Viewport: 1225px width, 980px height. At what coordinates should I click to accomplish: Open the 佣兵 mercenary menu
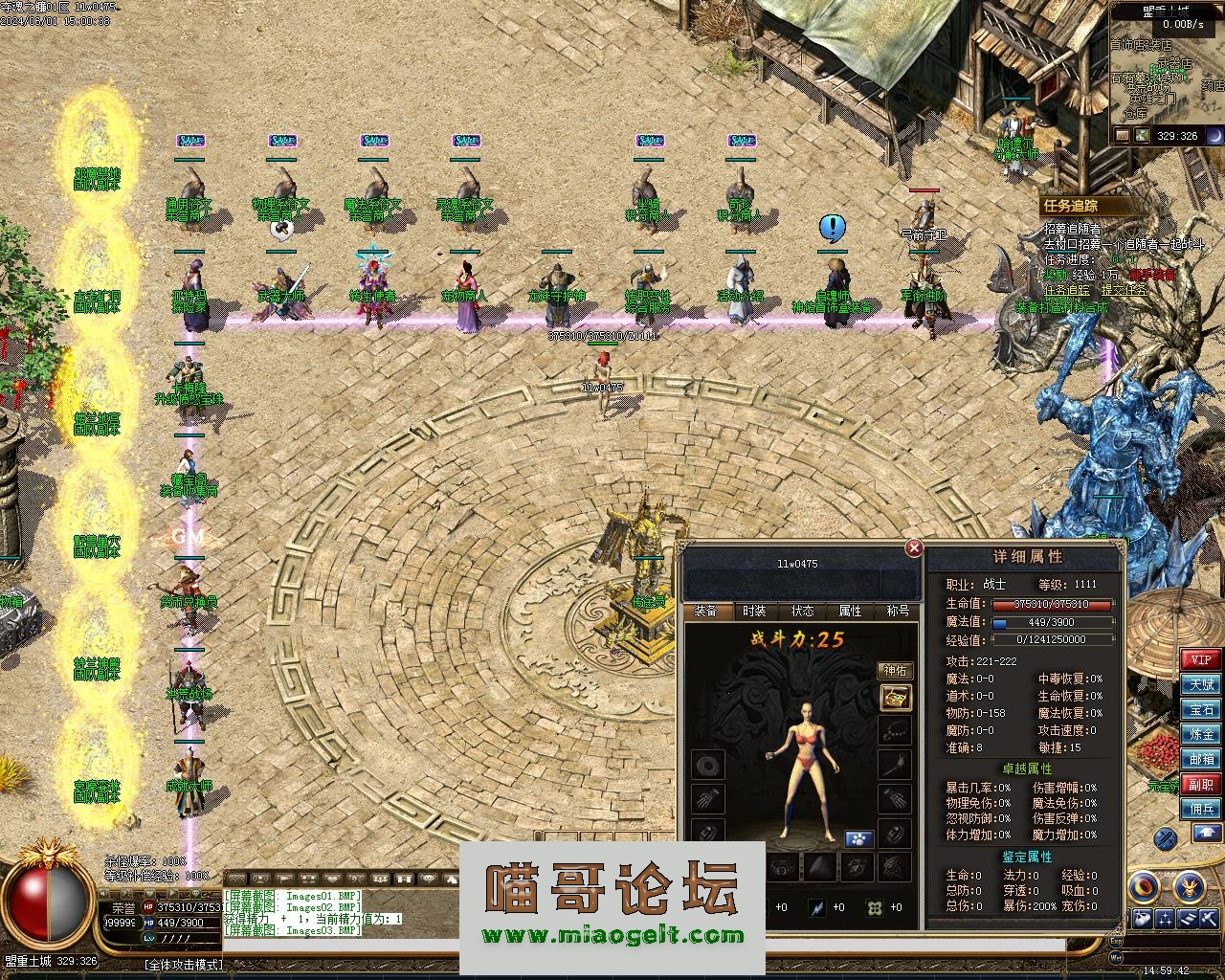1201,809
